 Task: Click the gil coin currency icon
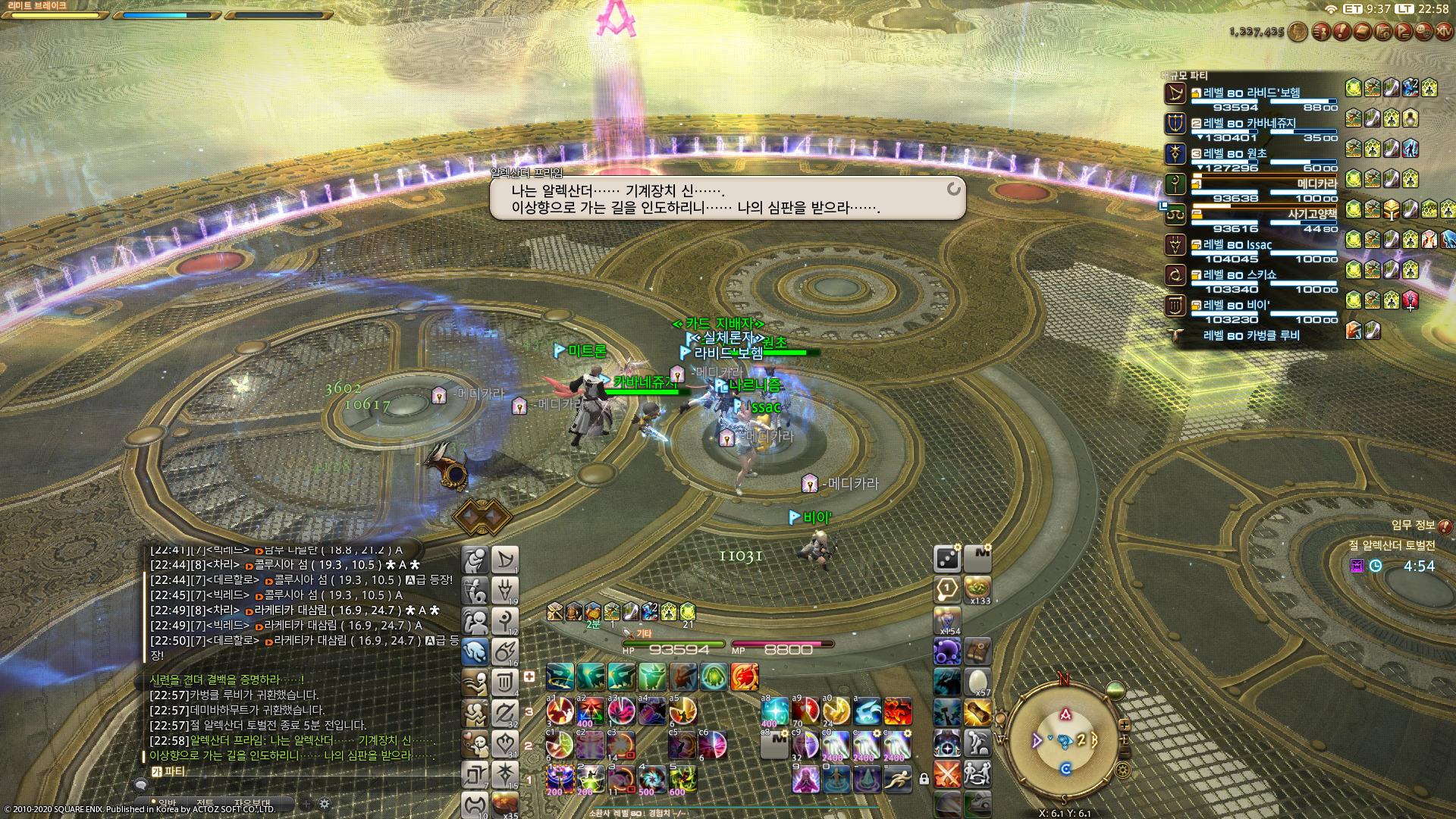[1298, 32]
